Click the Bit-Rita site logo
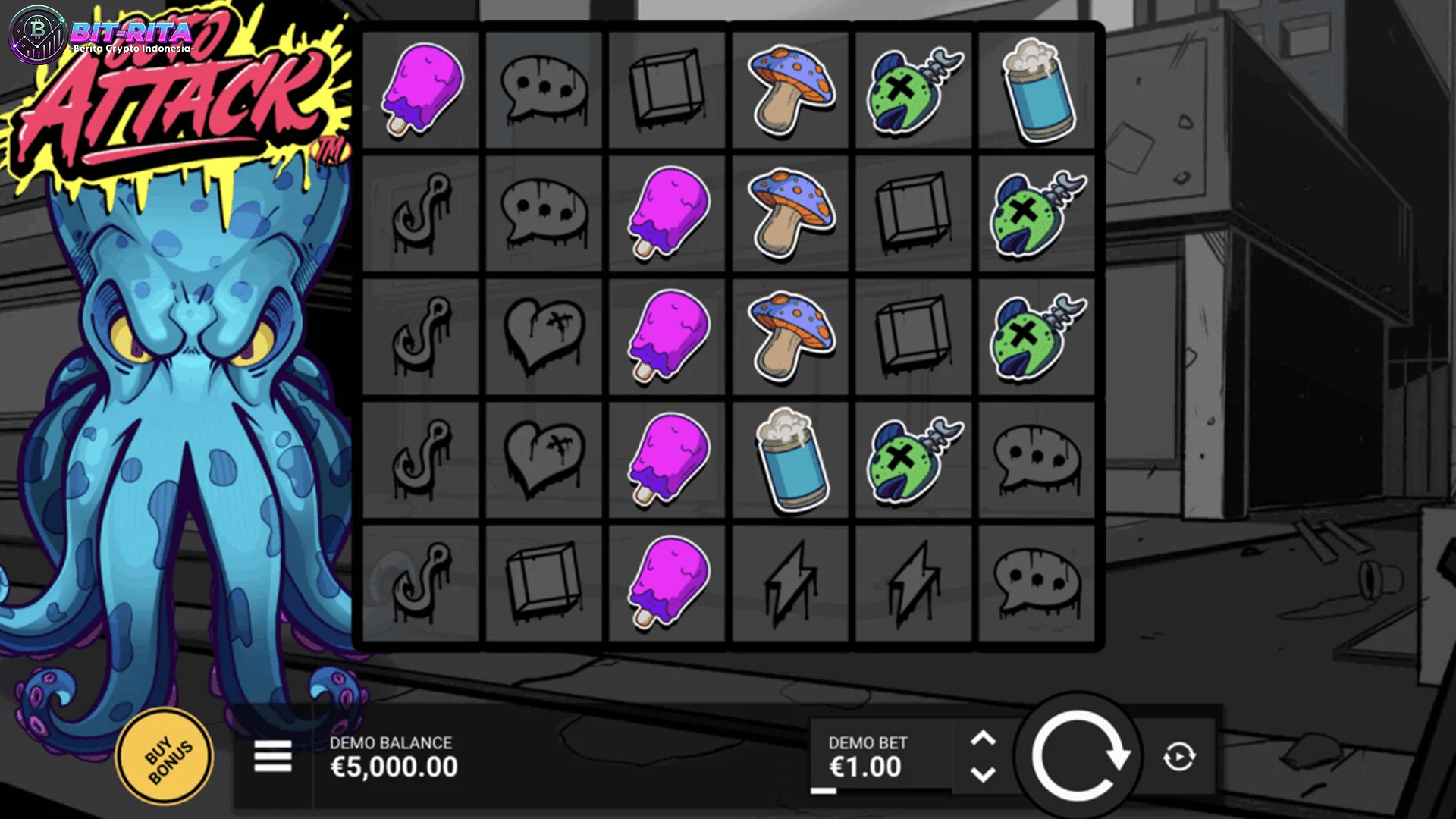This screenshot has width=1456, height=819. pos(102,36)
